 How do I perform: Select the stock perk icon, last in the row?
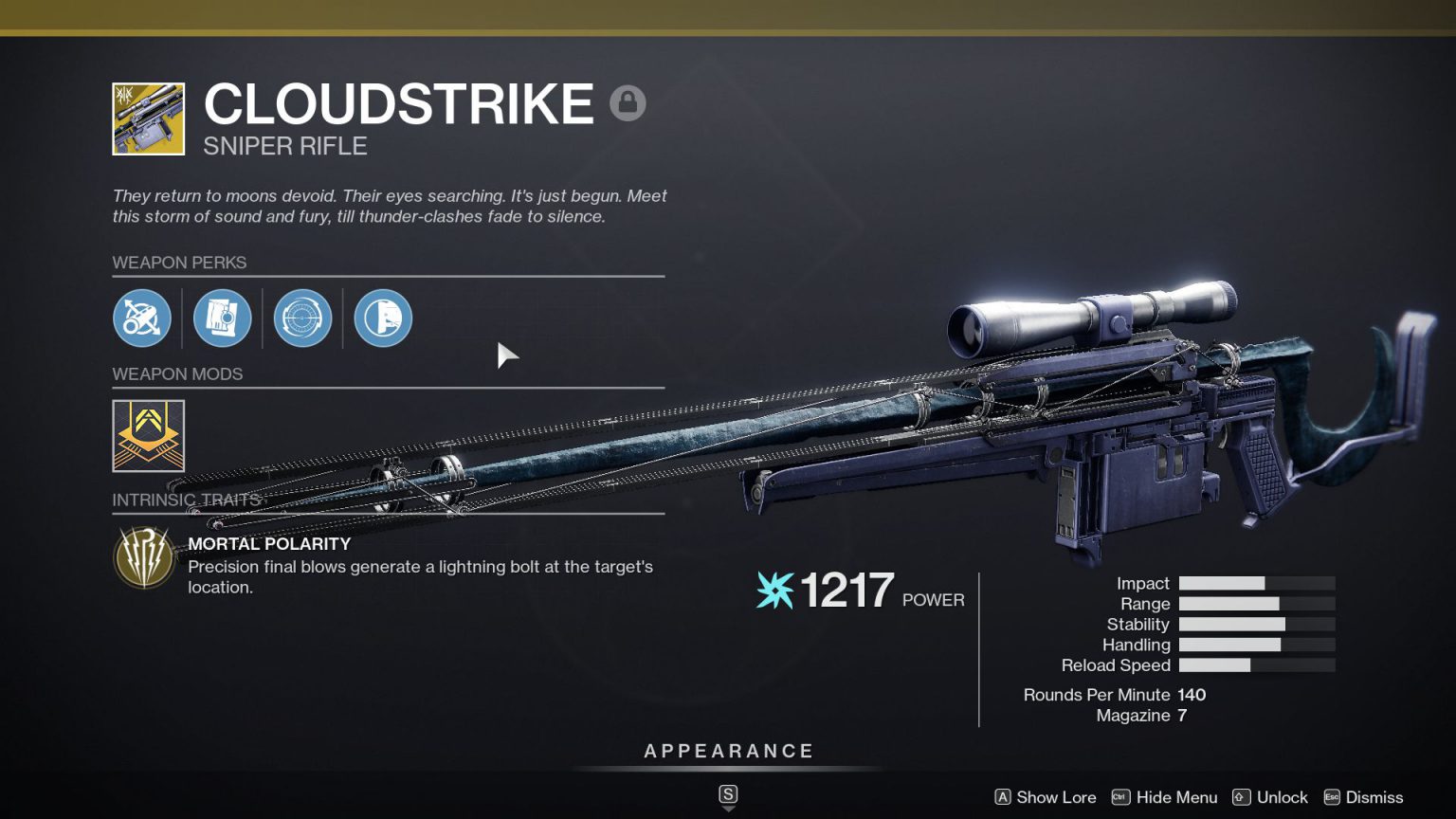[x=383, y=318]
